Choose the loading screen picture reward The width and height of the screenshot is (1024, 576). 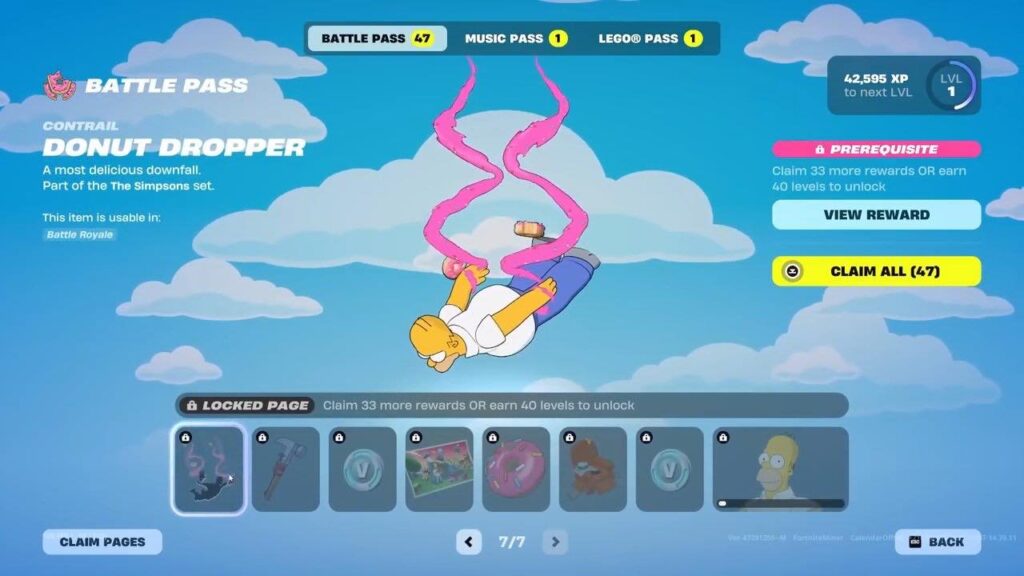tap(439, 469)
